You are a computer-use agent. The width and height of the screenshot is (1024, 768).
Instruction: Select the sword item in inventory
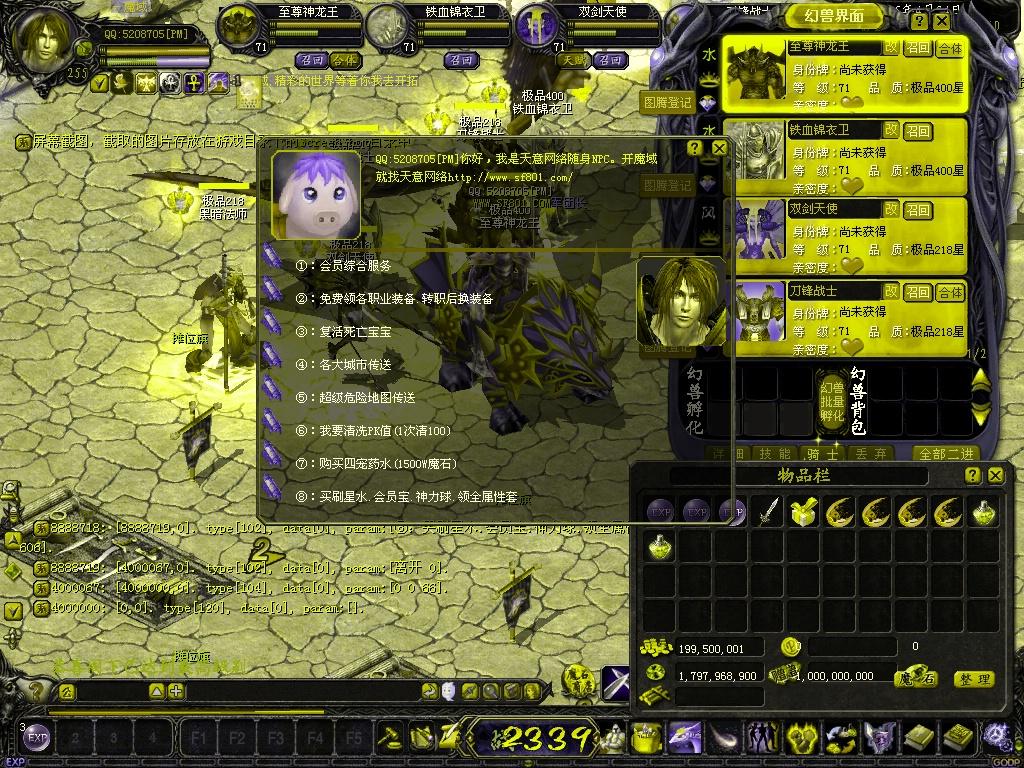coord(768,513)
